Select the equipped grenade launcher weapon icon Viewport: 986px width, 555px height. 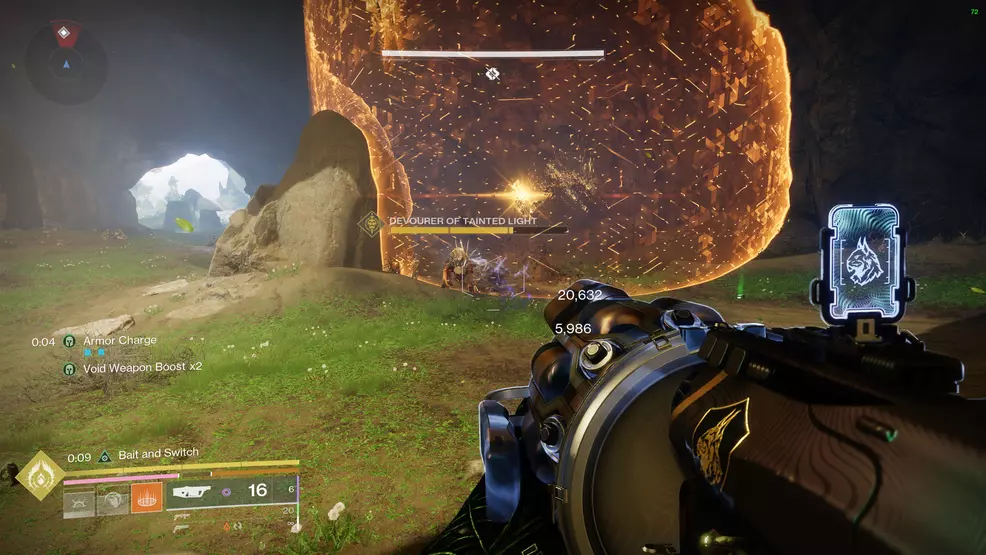pos(193,492)
